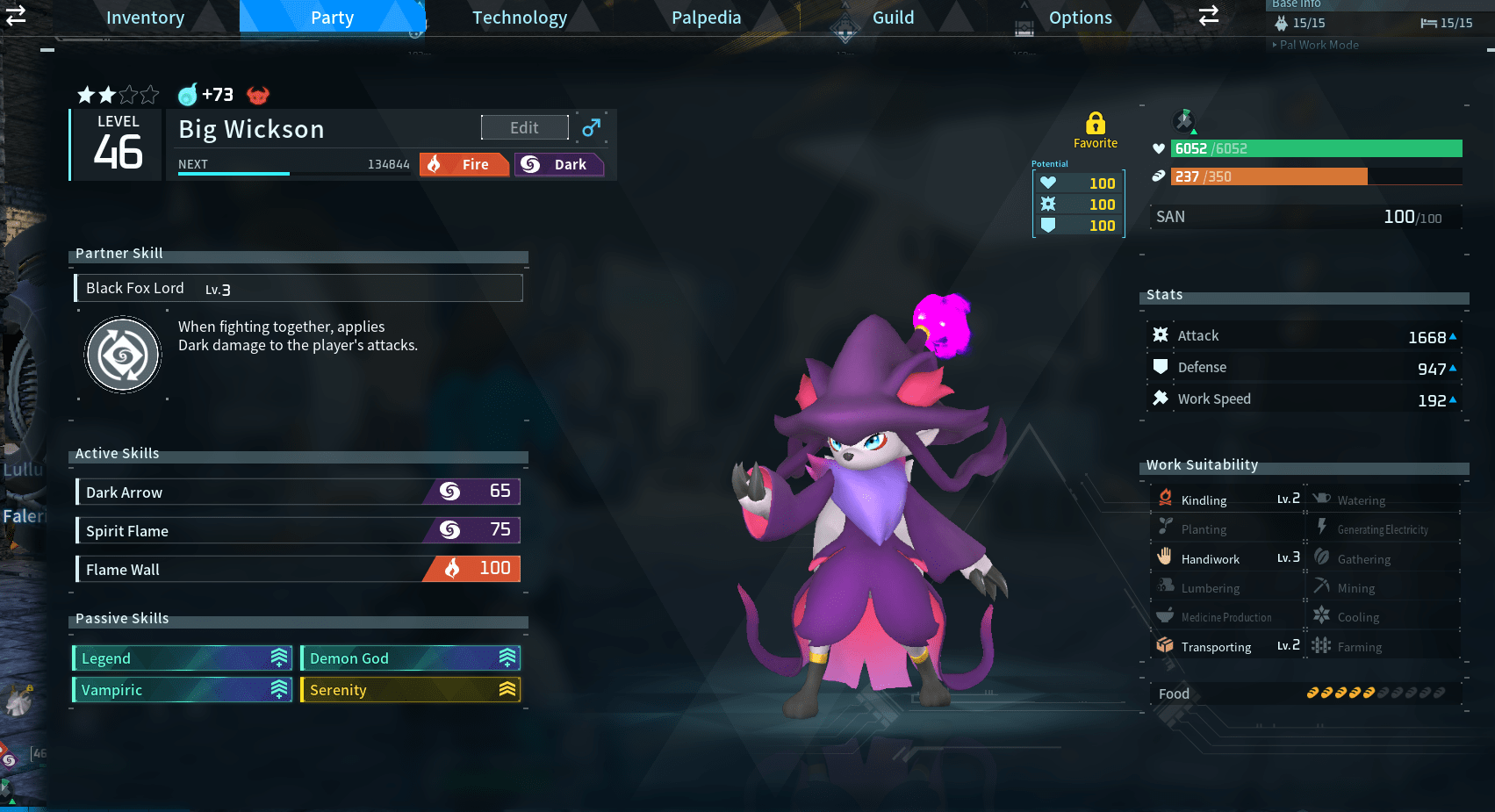
Task: Click the Edit name button
Action: tap(524, 128)
